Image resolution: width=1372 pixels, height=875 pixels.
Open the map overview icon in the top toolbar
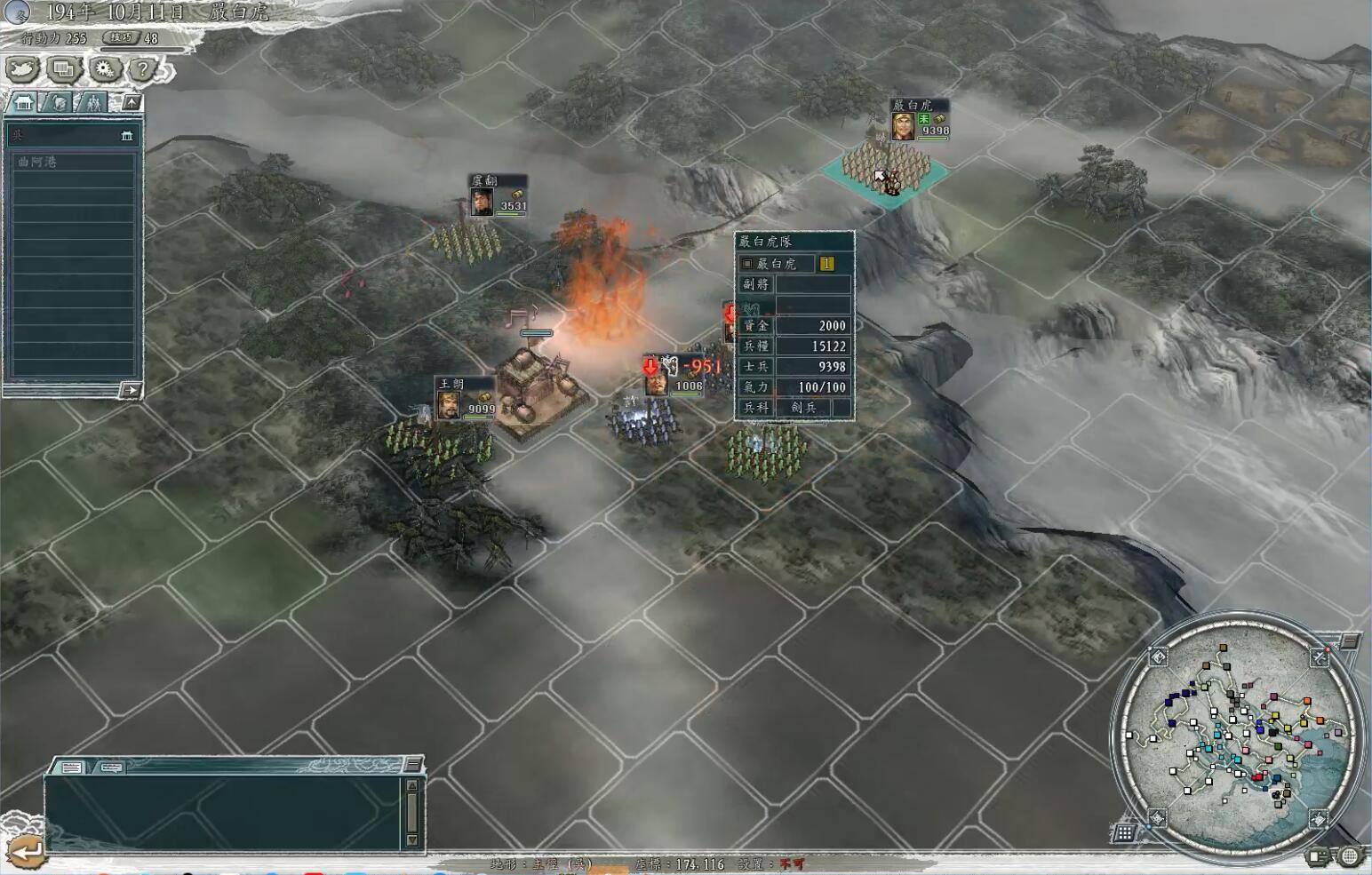click(x=24, y=68)
